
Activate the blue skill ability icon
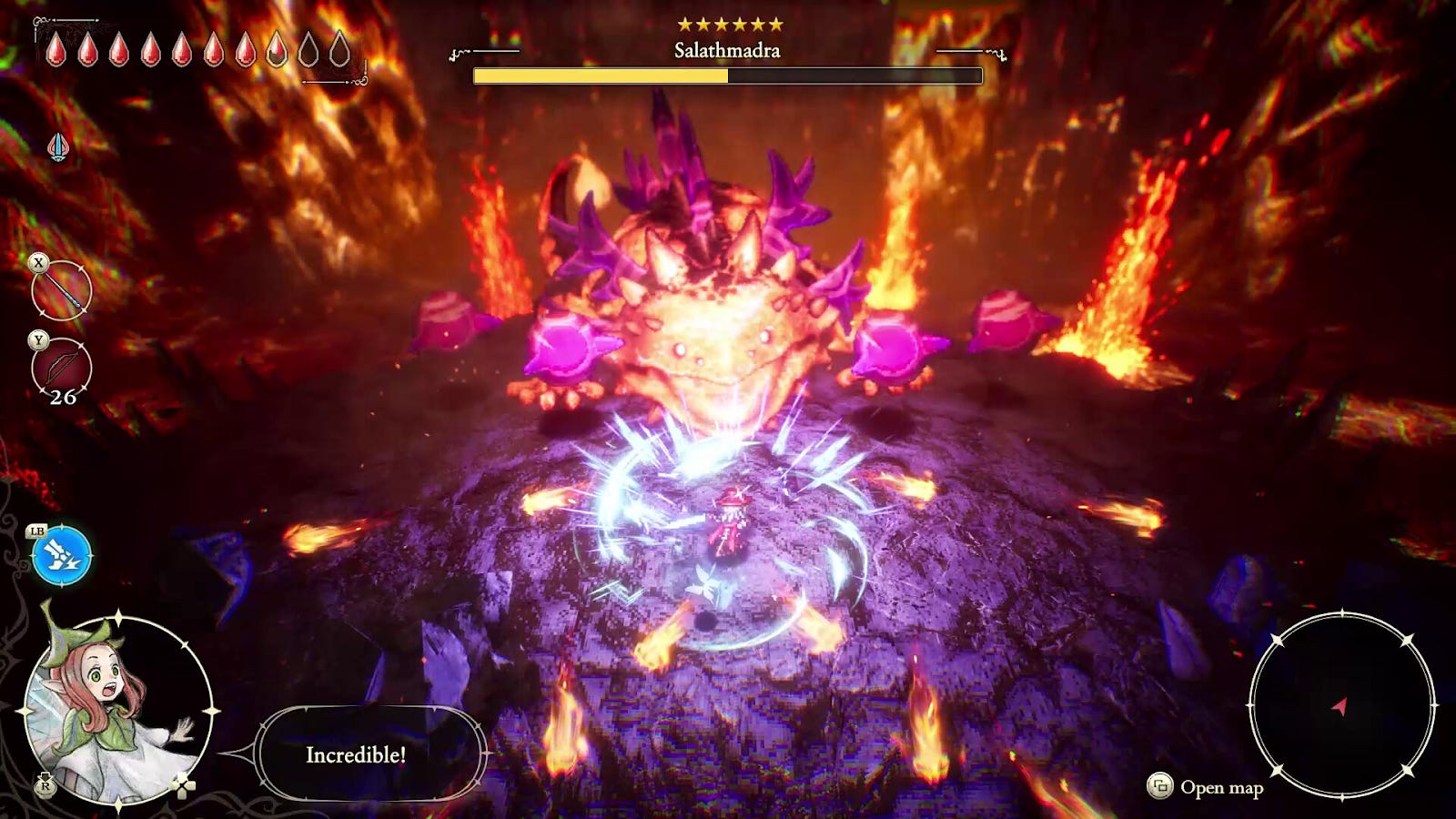tap(62, 555)
